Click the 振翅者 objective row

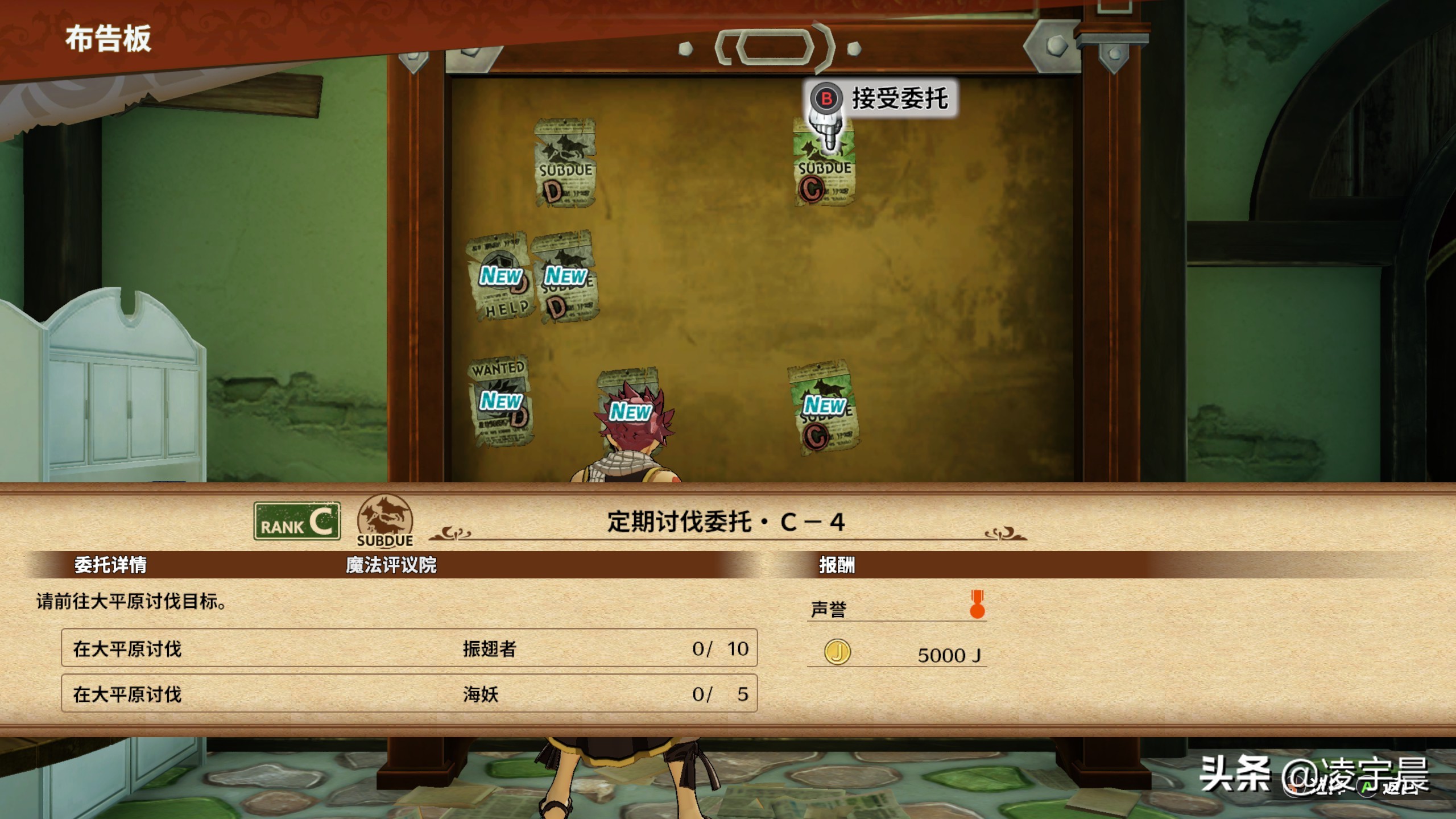(x=409, y=648)
